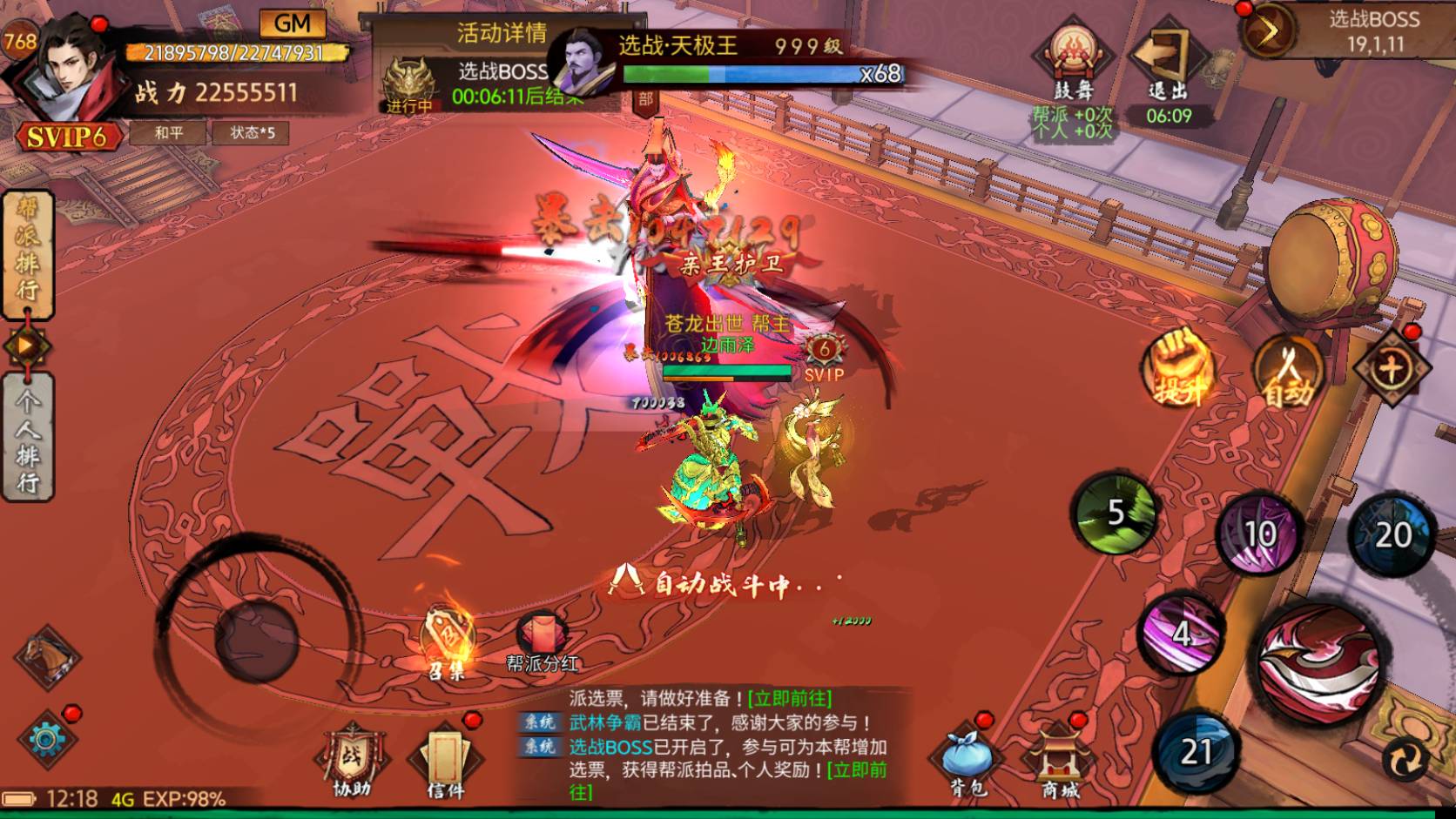Visit the 商城 shop
The width and height of the screenshot is (1456, 819).
[1061, 762]
